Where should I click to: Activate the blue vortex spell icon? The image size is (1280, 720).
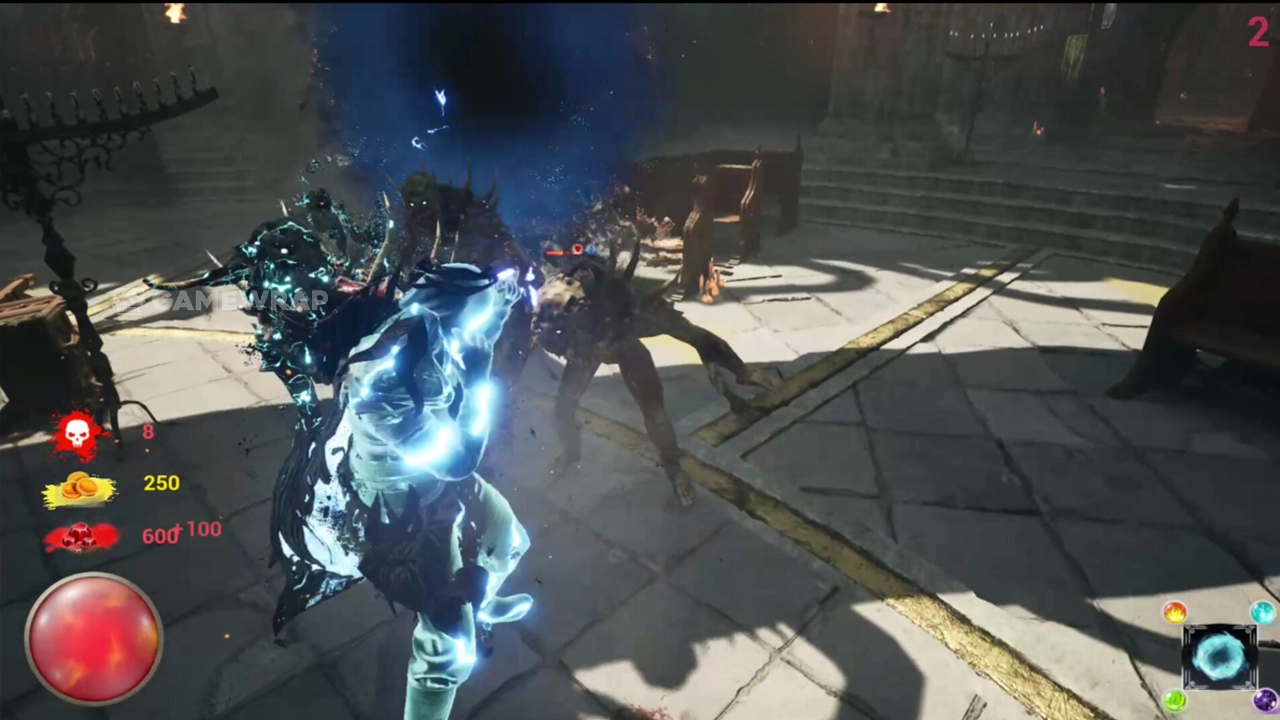[1219, 656]
